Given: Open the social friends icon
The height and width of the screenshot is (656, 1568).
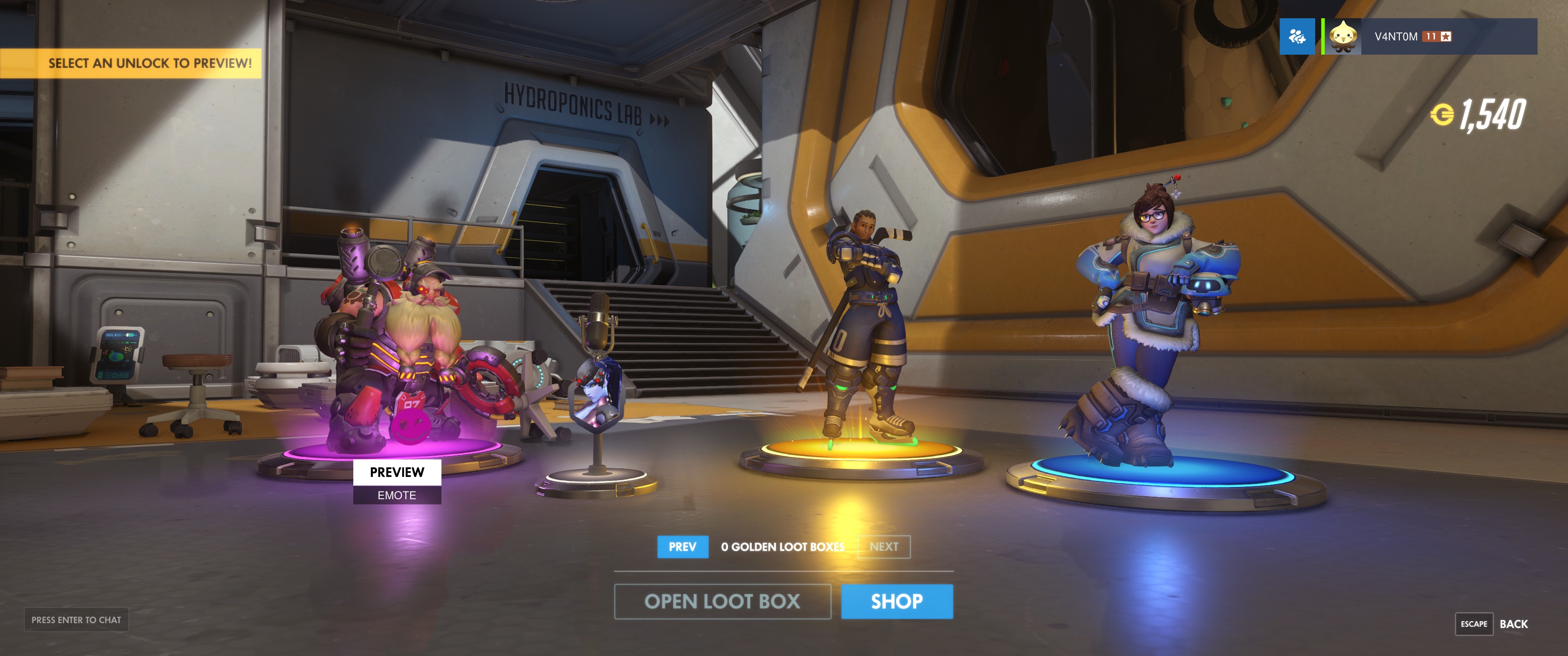Looking at the screenshot, I should pyautogui.click(x=1296, y=36).
